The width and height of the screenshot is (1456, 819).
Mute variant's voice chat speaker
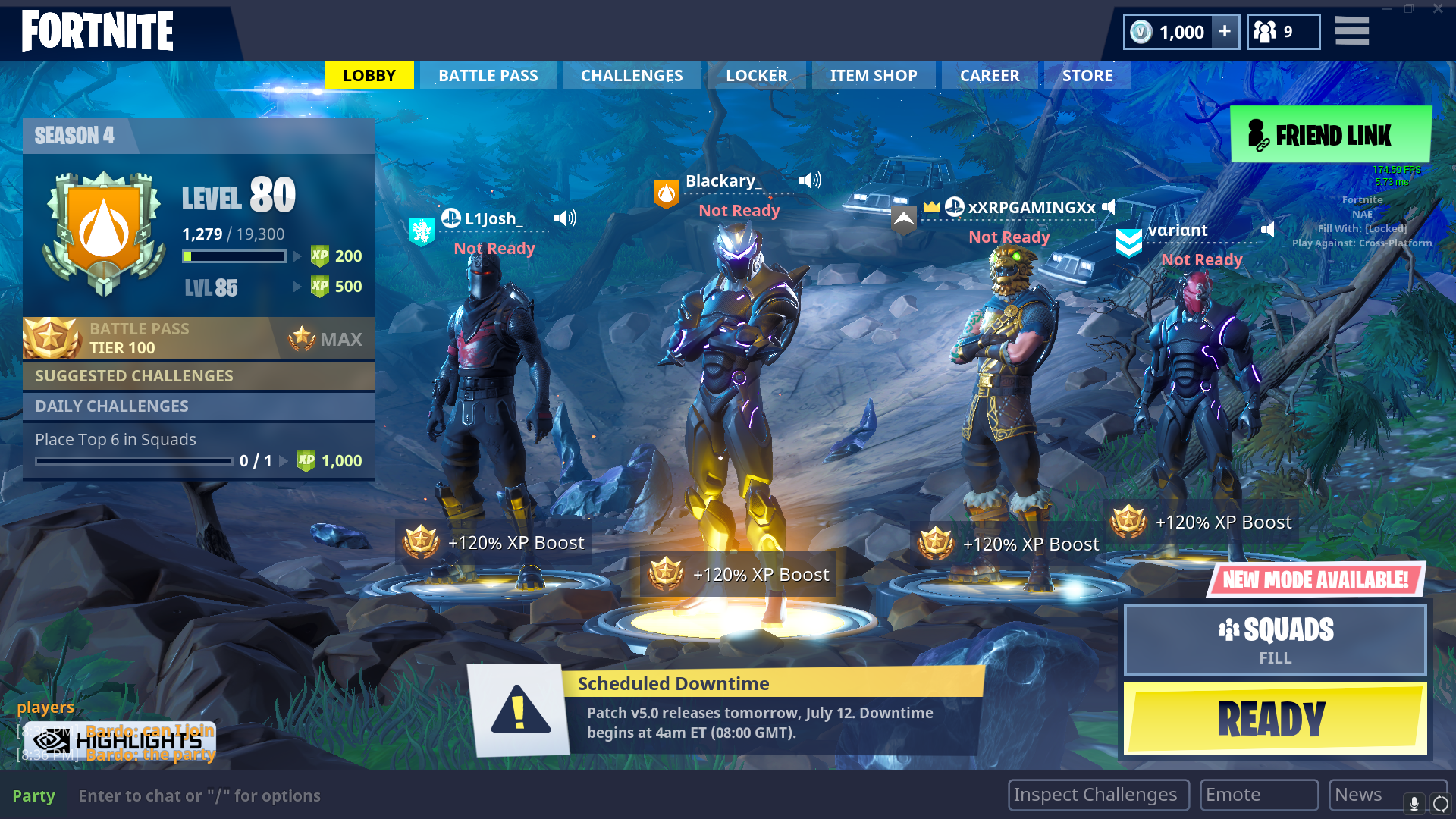click(1268, 230)
